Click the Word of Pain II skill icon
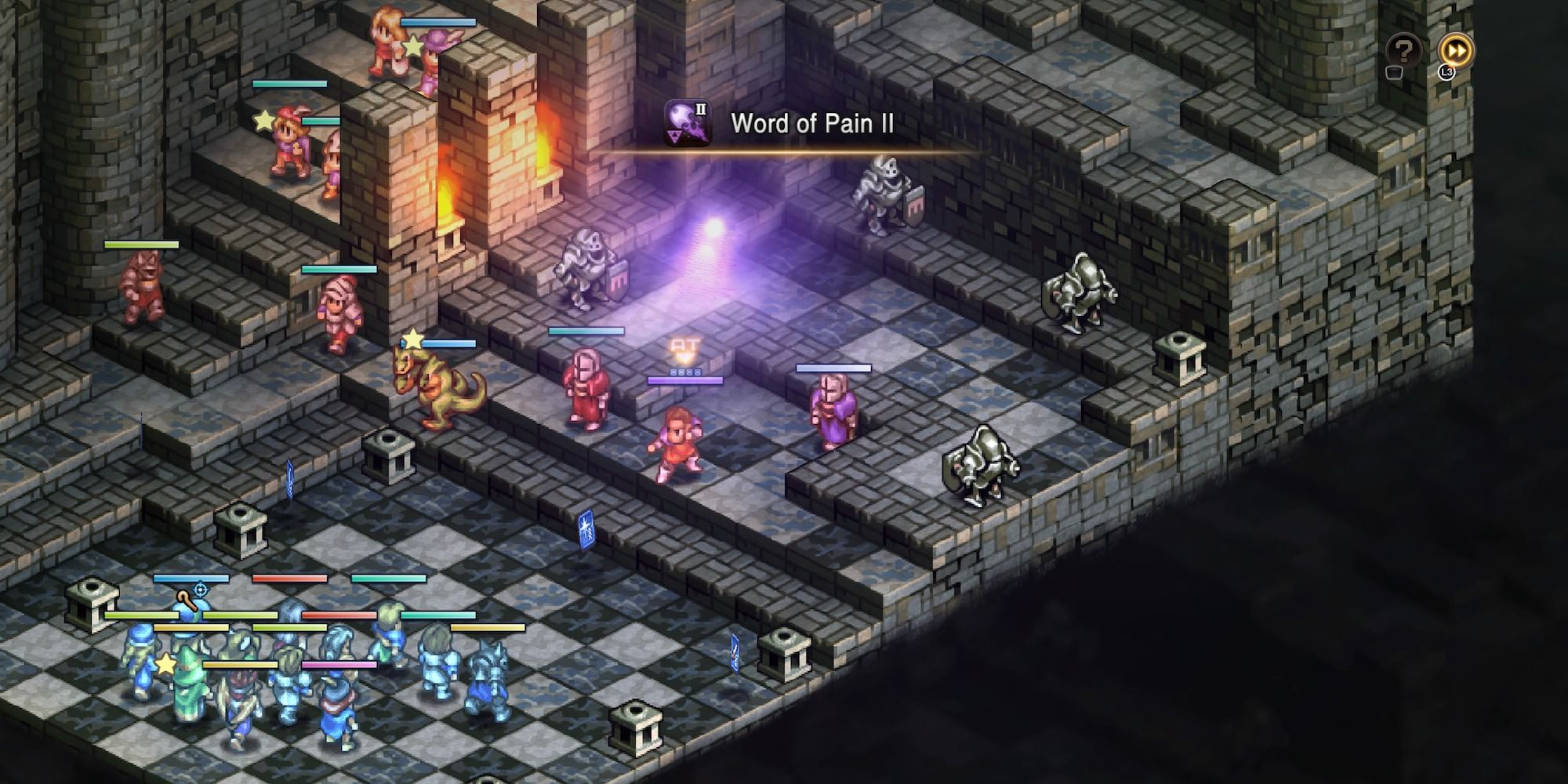Viewport: 1568px width, 784px height. 688,123
